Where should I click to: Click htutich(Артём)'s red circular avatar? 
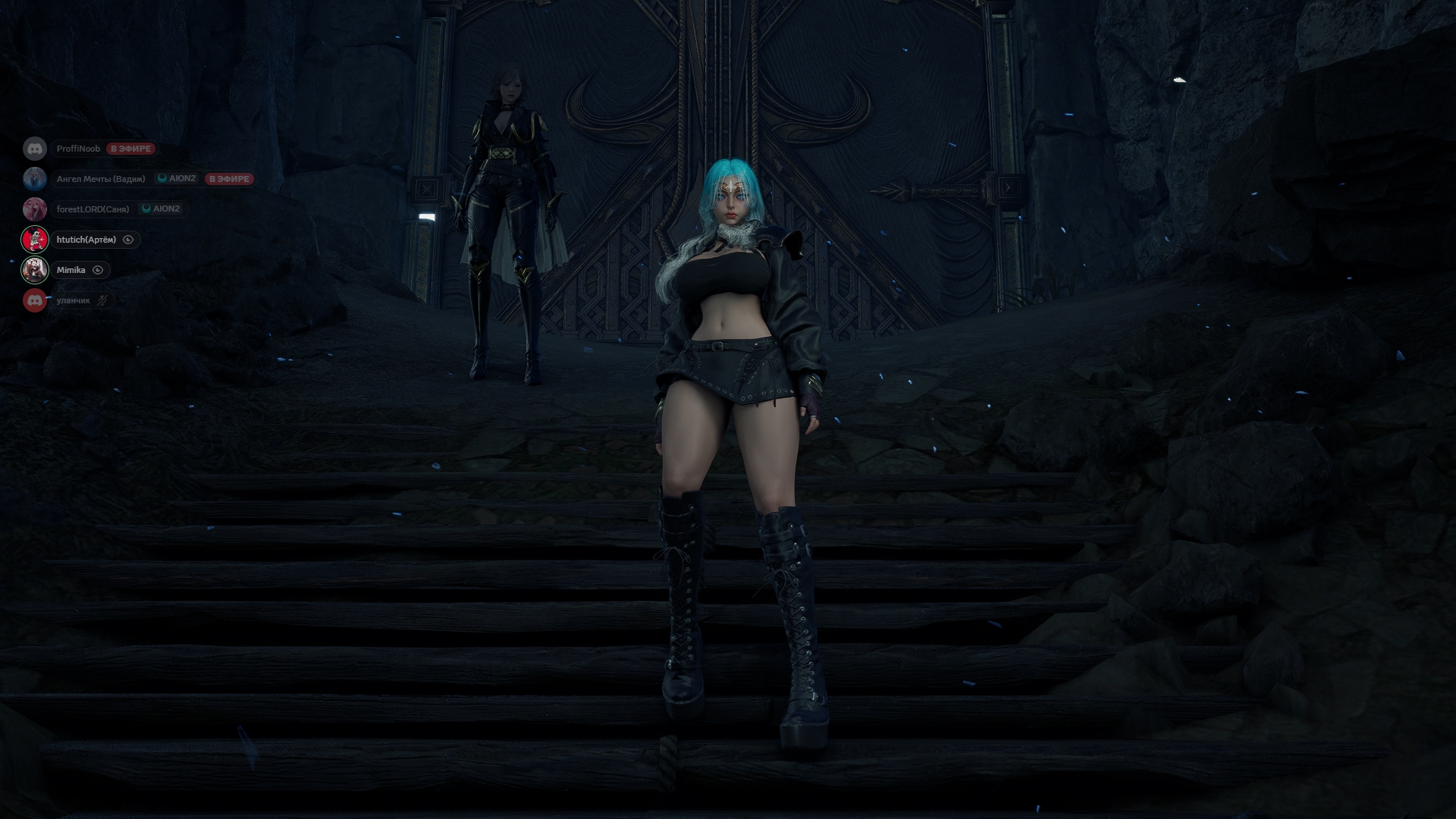[35, 239]
